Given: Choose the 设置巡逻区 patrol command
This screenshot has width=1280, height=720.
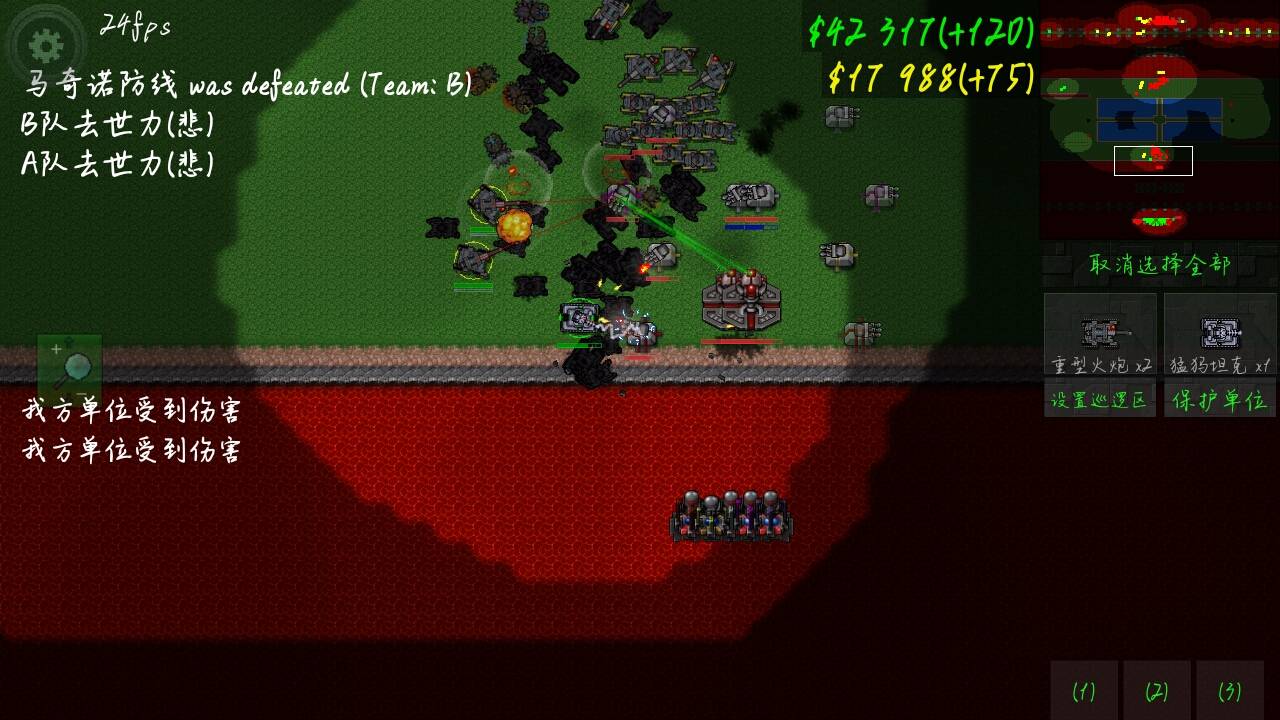Looking at the screenshot, I should (1100, 400).
